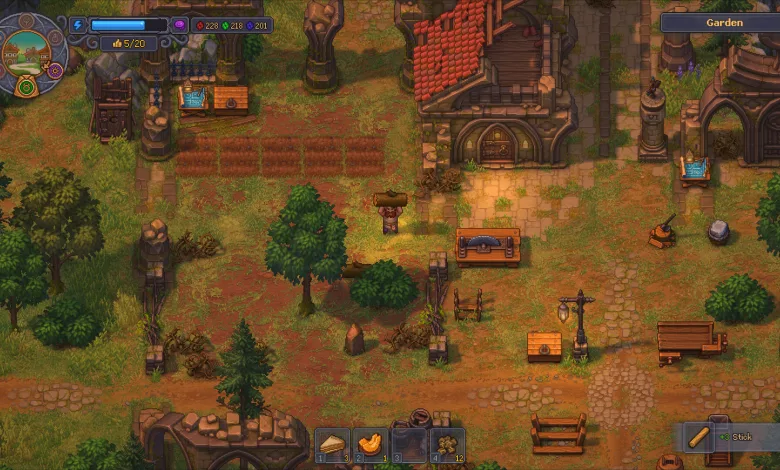Click the green-marked pouch below the day wheel
This screenshot has width=780, height=470.
[x=27, y=87]
